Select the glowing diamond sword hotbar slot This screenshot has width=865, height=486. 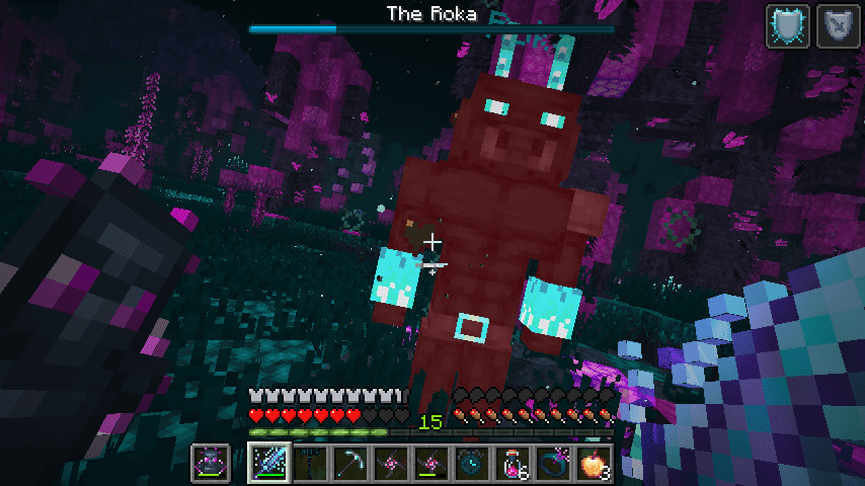[x=269, y=463]
